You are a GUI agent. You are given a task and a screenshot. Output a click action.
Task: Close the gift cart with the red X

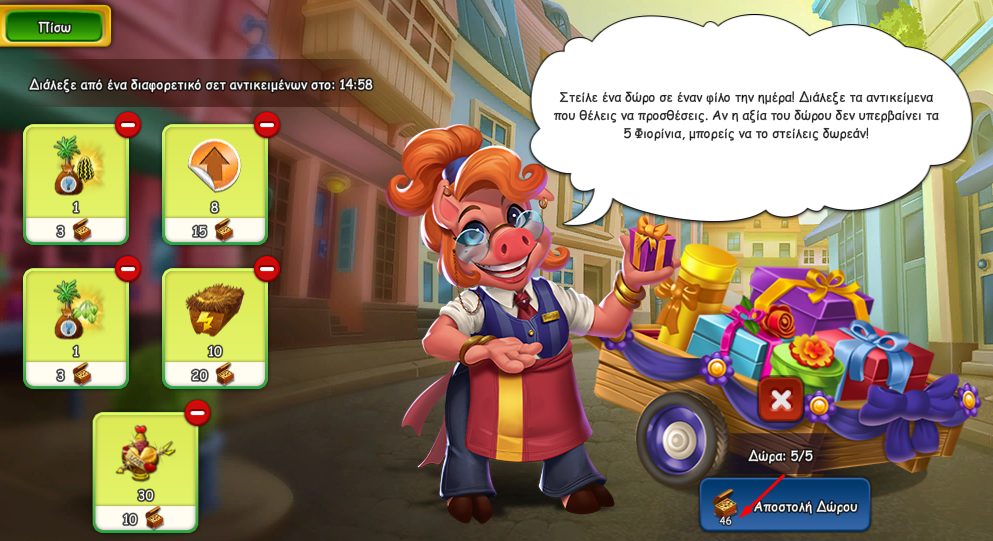pyautogui.click(x=781, y=400)
